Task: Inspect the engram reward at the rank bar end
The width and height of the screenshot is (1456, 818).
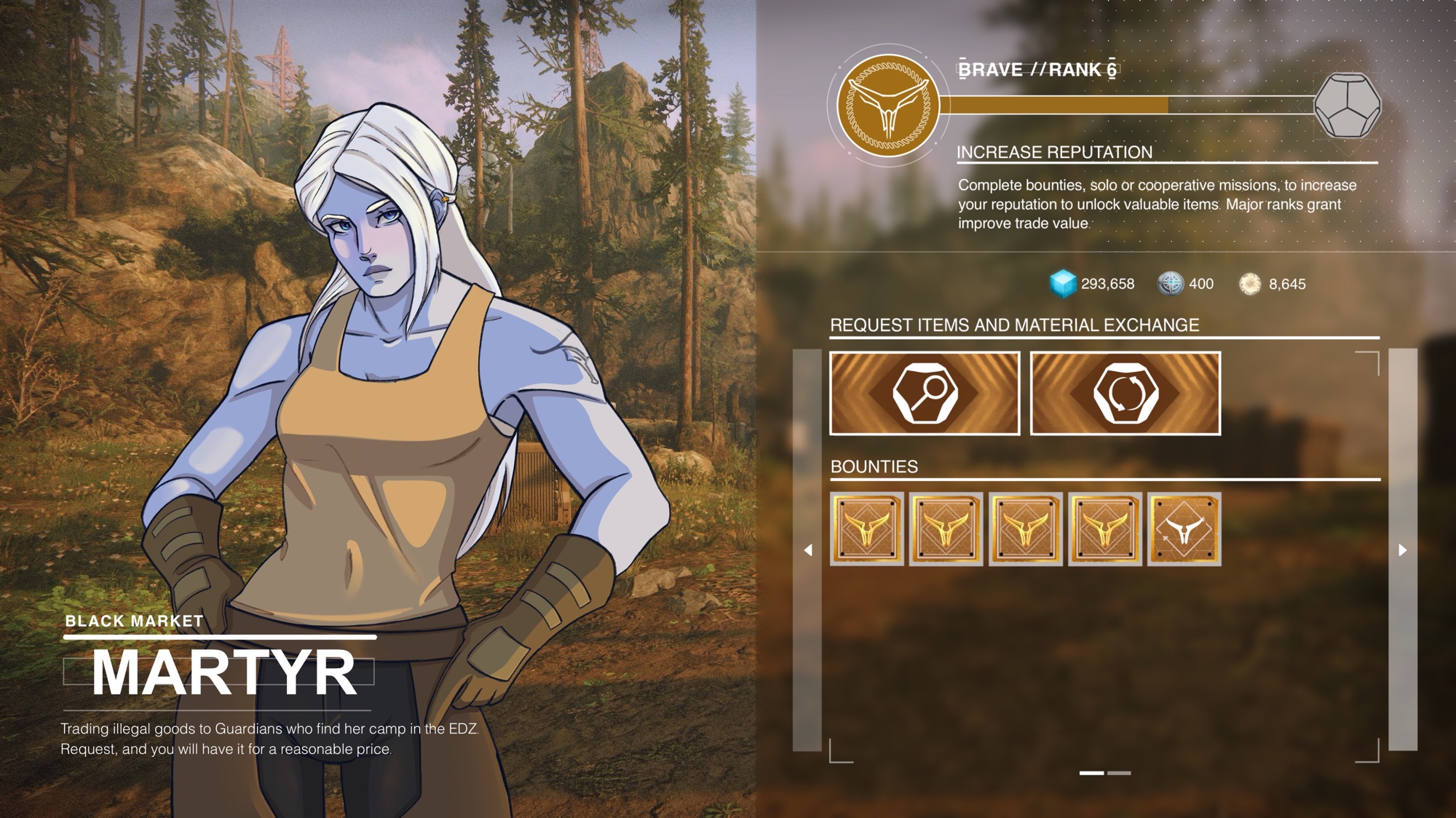Action: pyautogui.click(x=1347, y=106)
